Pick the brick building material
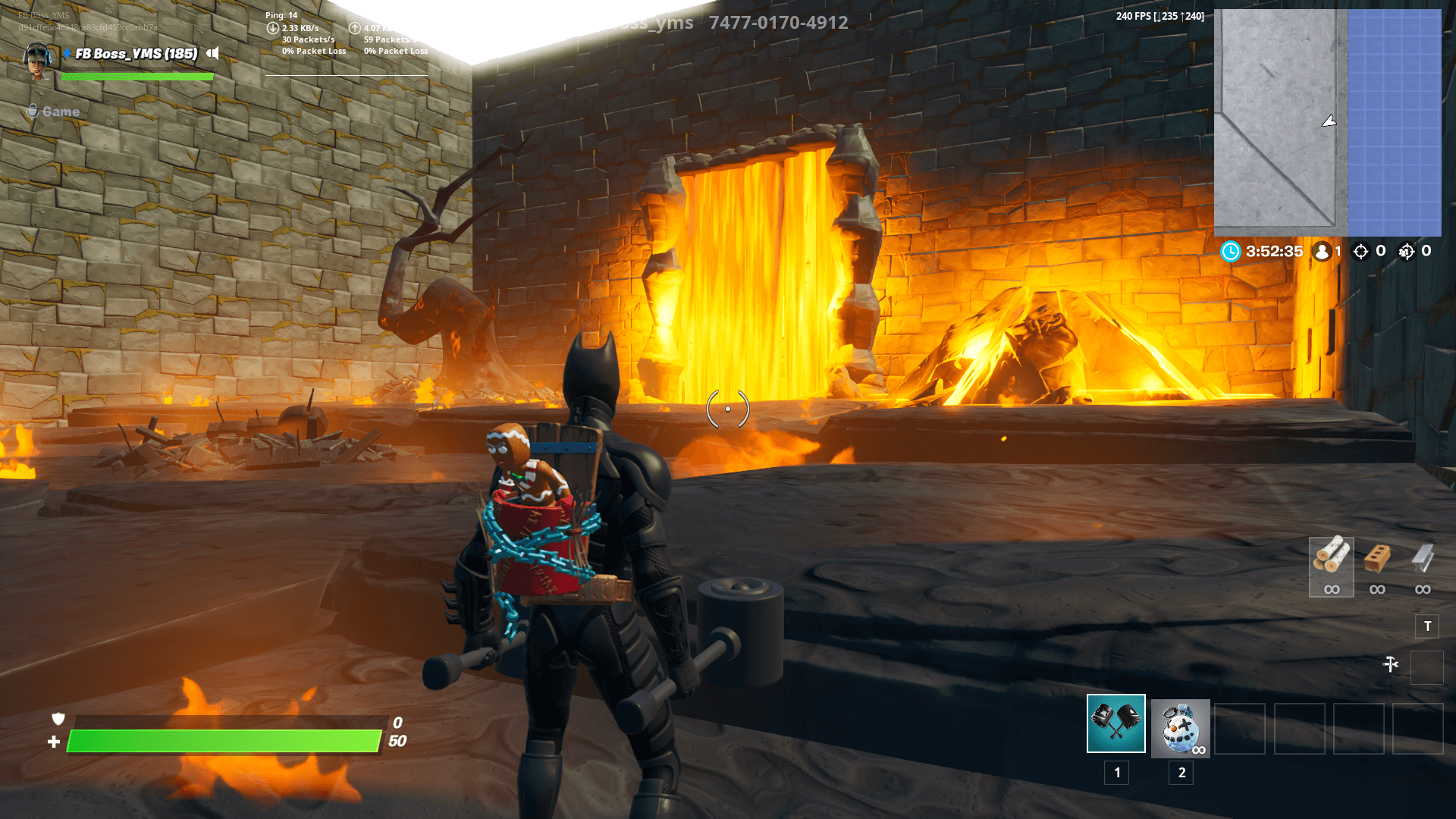 point(1376,561)
